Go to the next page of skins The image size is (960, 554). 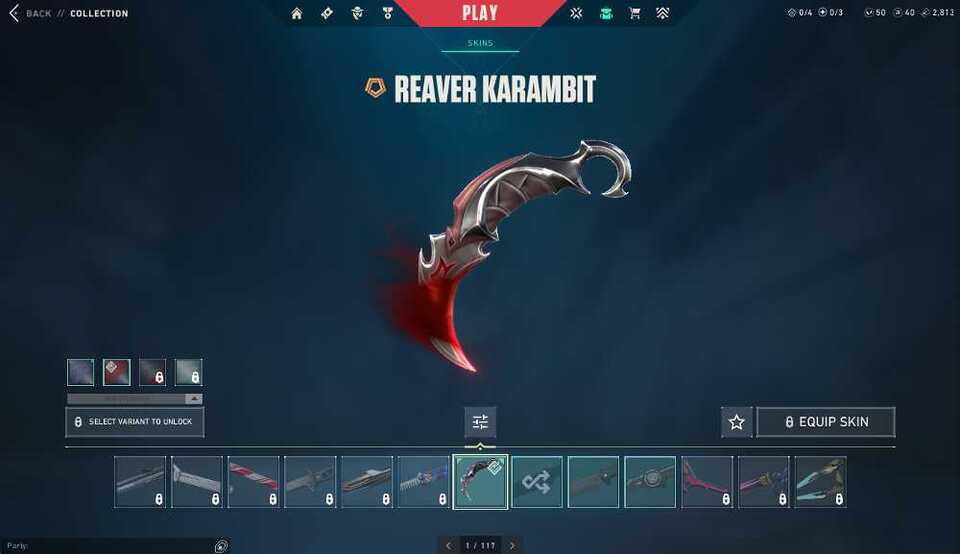point(512,546)
